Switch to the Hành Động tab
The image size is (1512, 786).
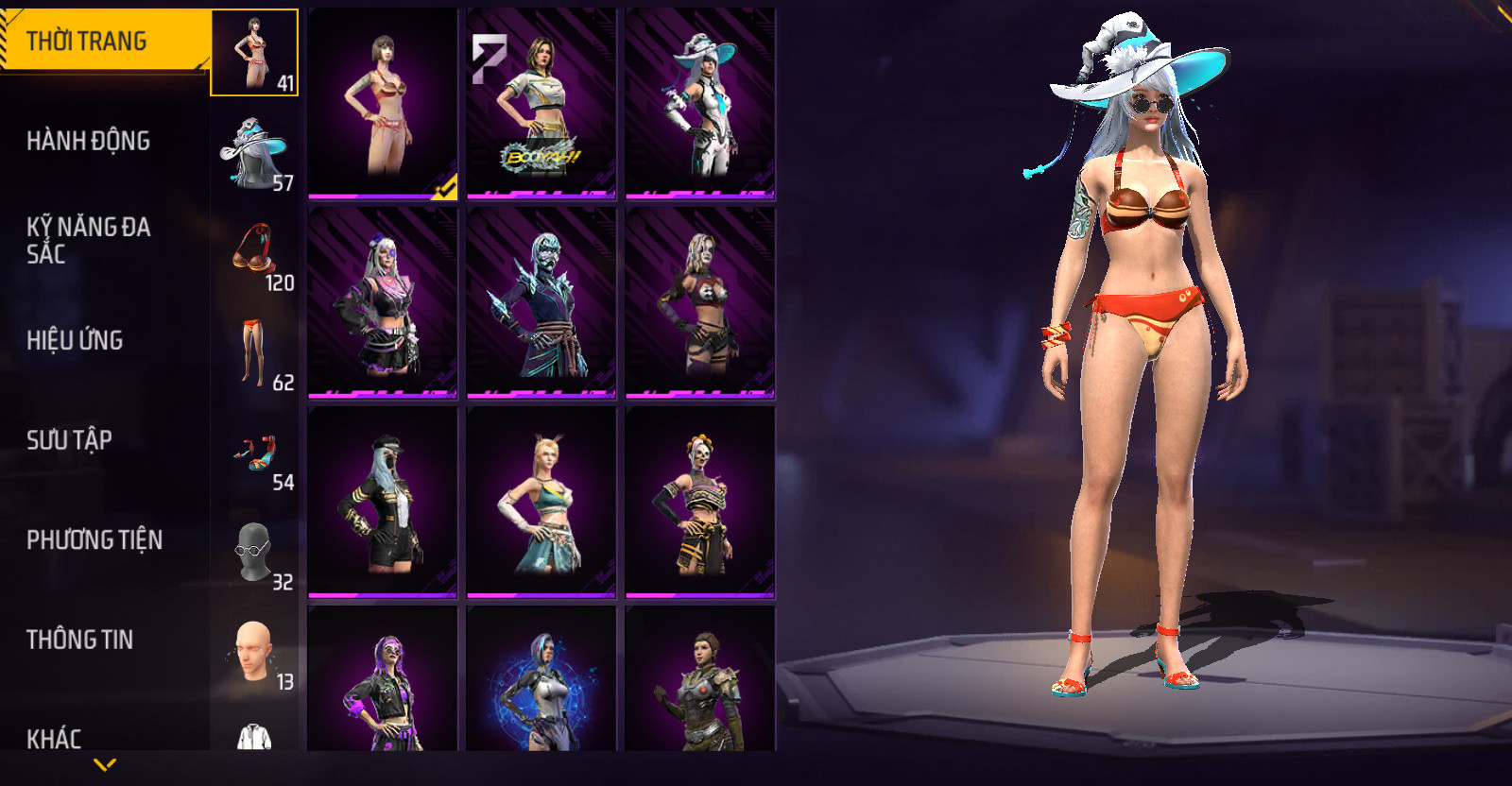coord(89,142)
